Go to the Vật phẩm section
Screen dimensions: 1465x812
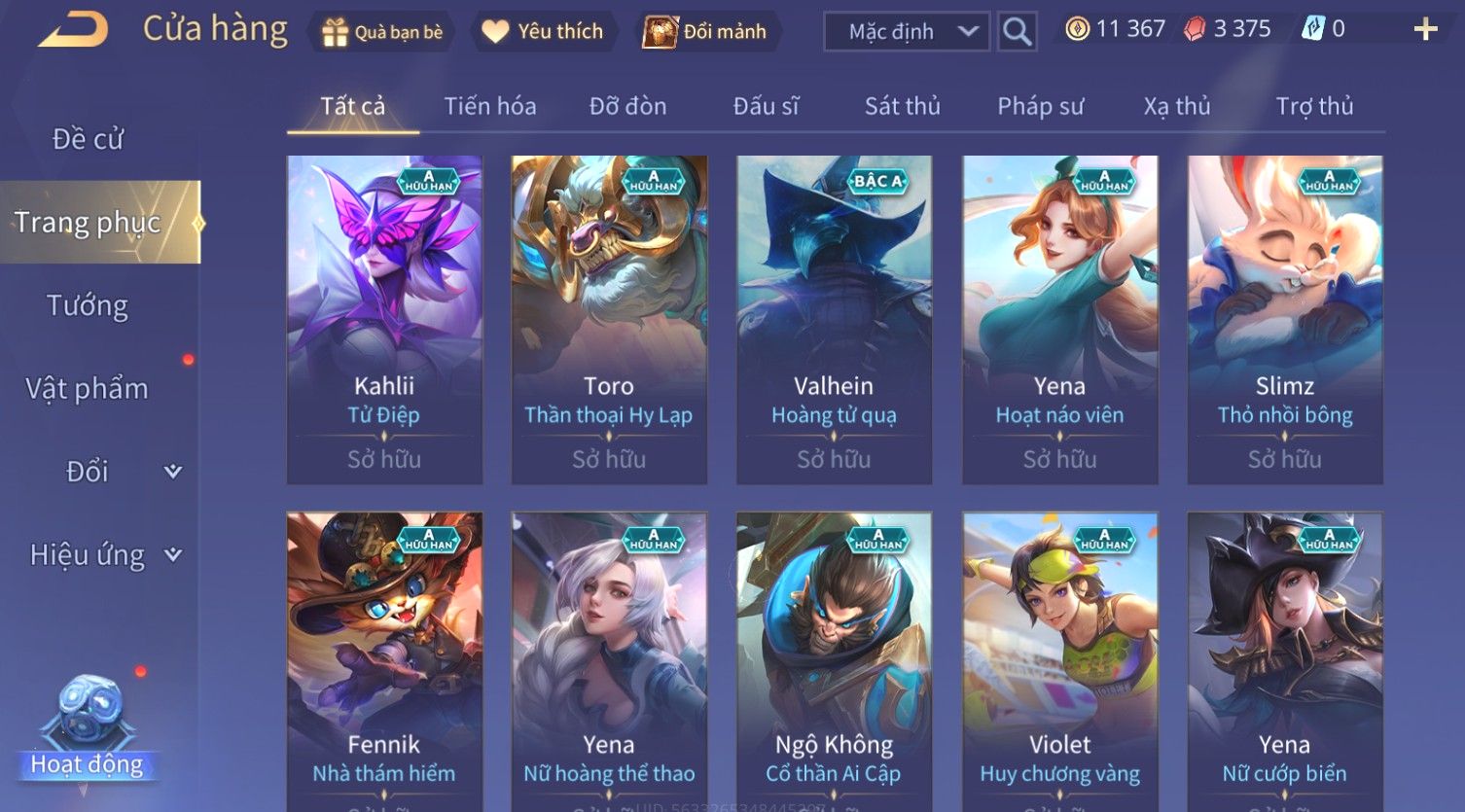(88, 389)
